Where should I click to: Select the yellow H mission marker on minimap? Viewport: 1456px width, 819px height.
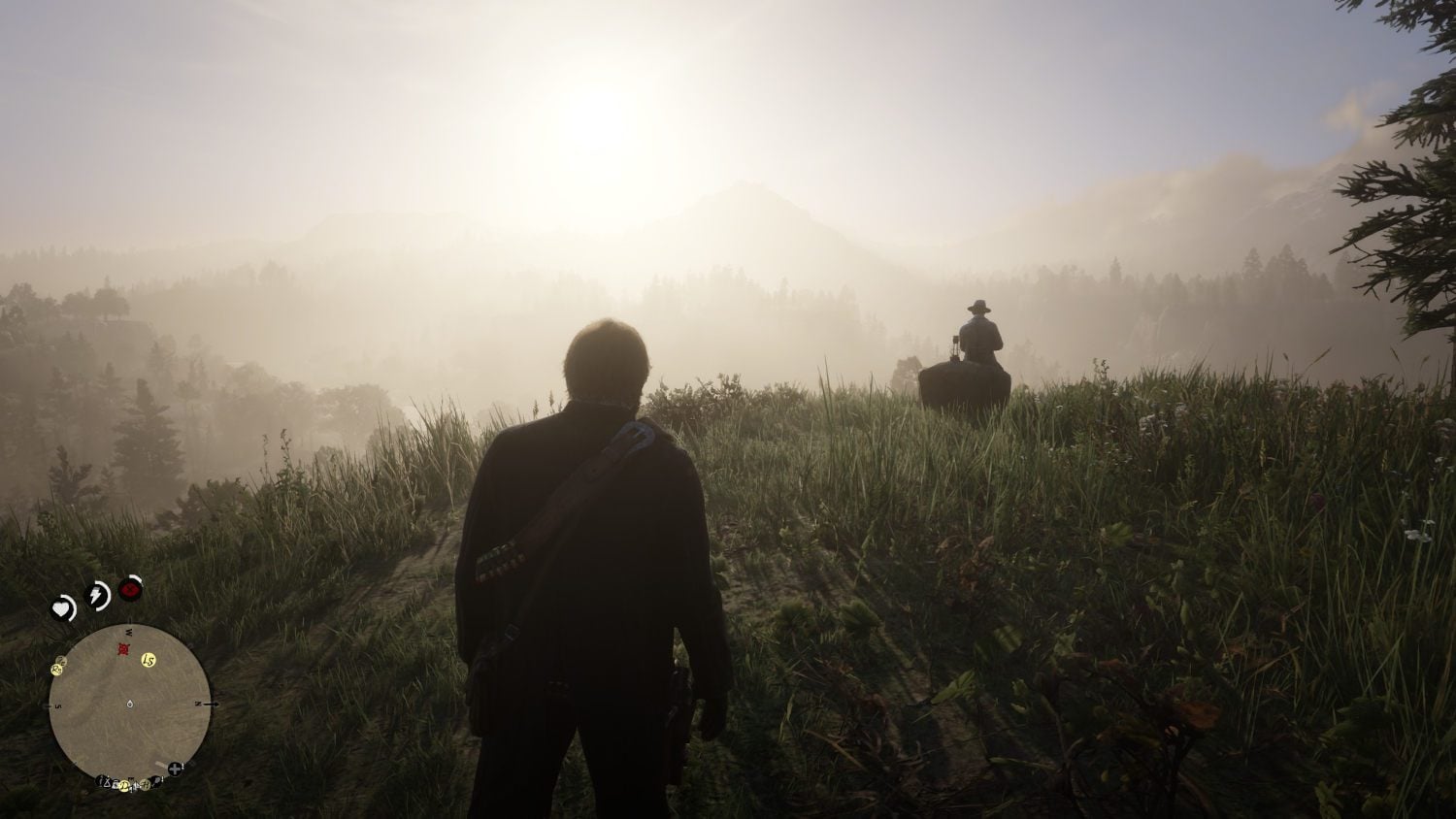[146, 785]
